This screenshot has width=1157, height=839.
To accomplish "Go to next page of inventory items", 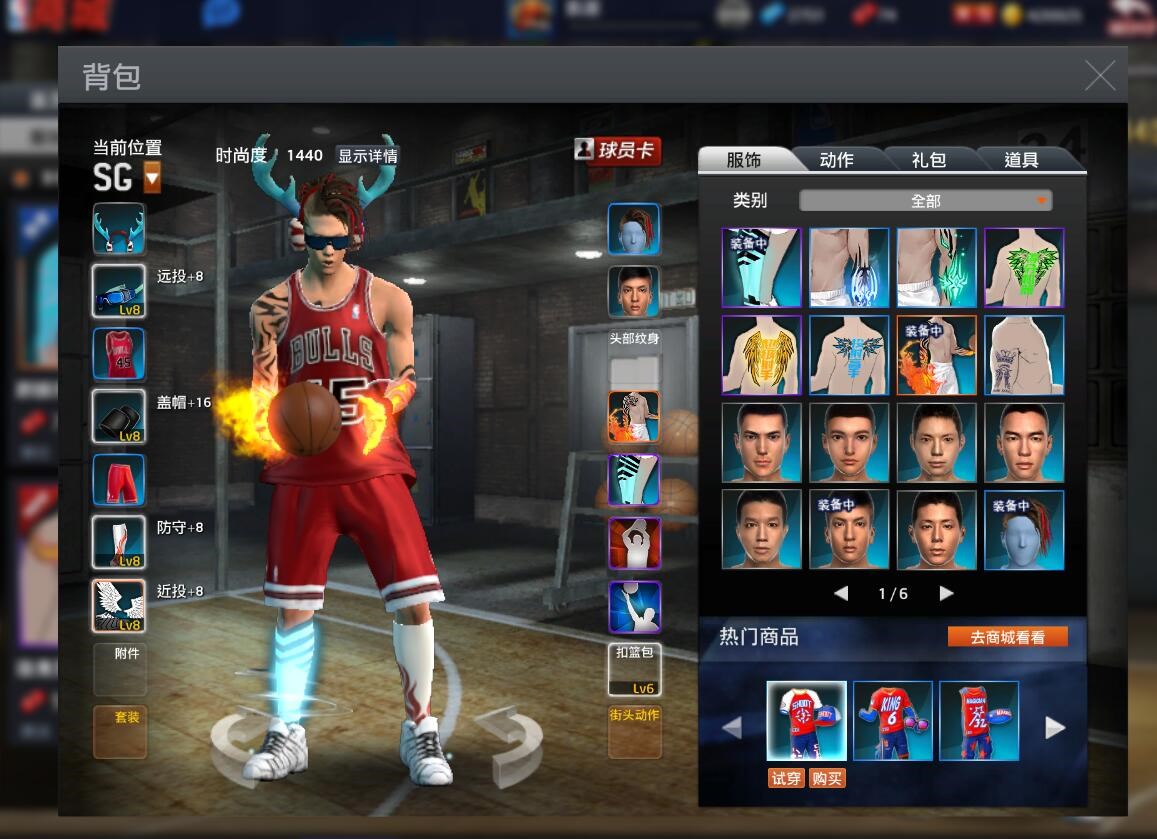I will click(945, 593).
